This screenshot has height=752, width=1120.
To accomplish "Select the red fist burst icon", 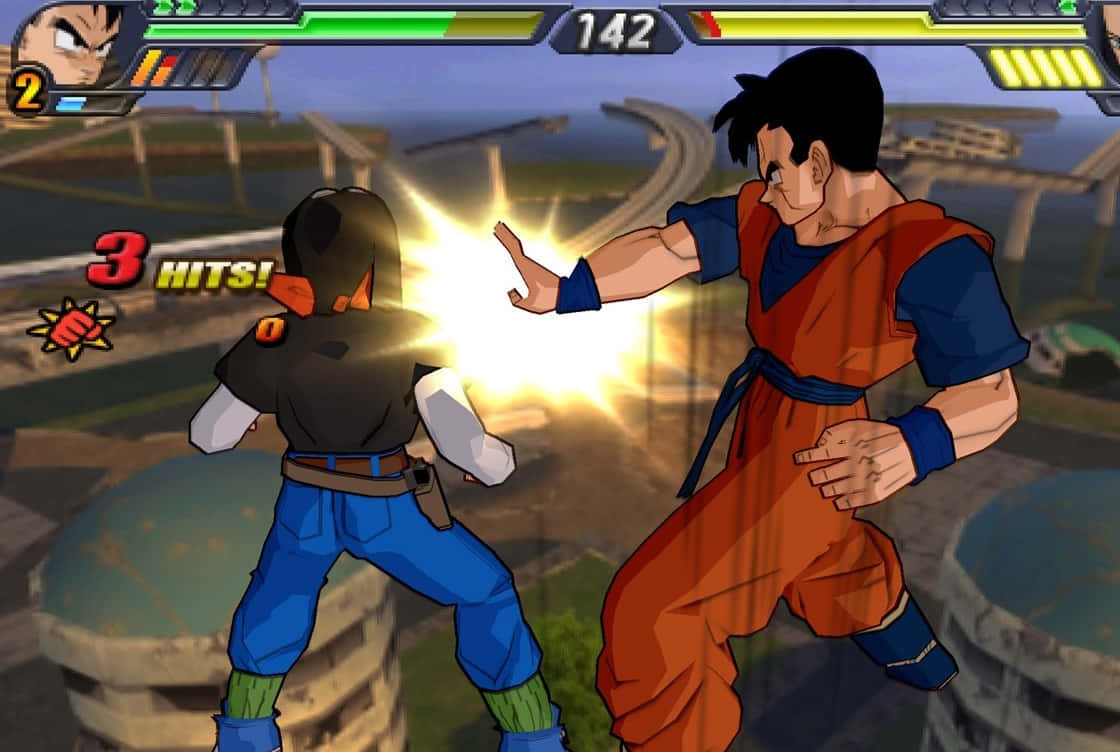I will click(70, 329).
